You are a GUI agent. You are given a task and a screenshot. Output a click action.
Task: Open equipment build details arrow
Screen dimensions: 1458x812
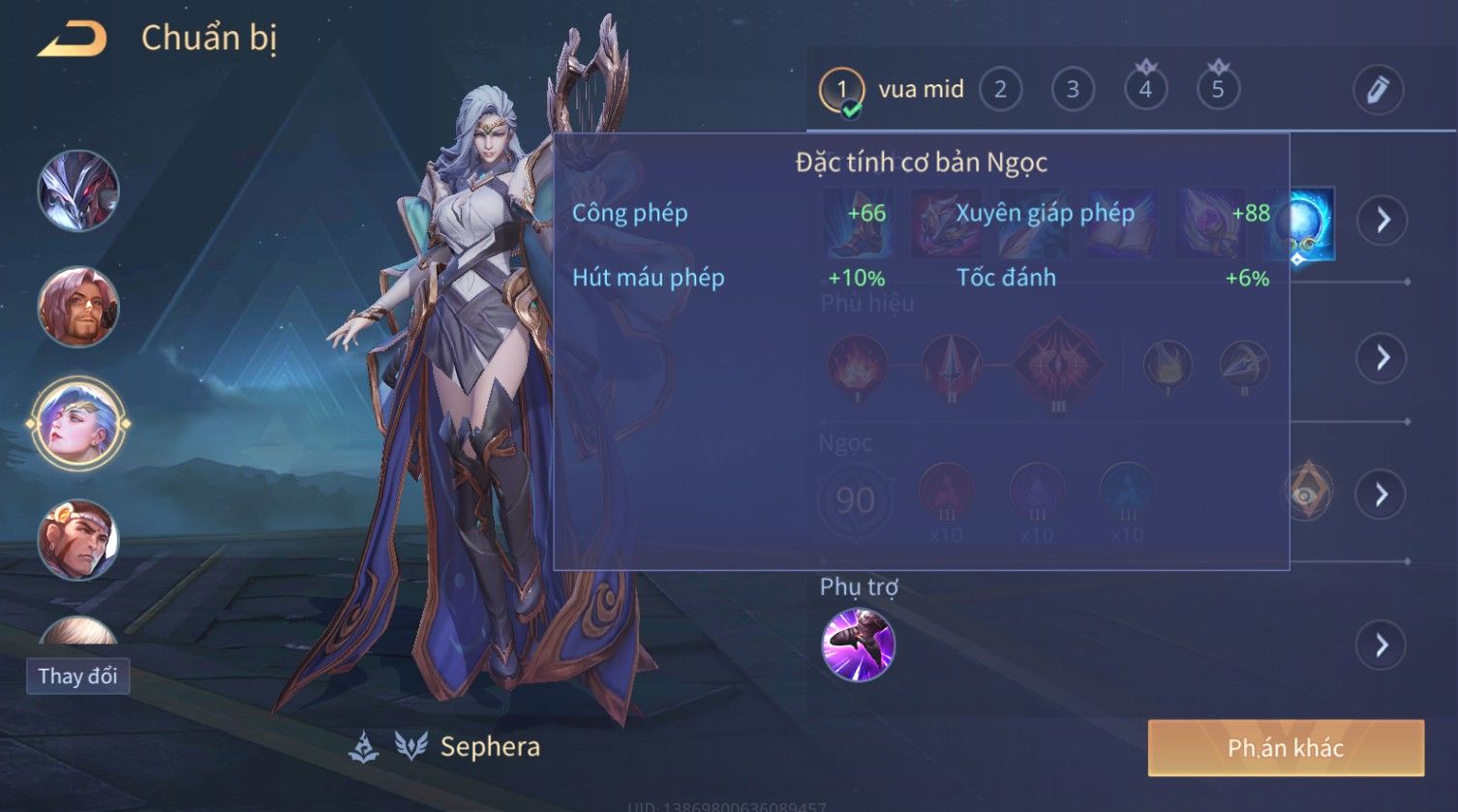coord(1382,221)
